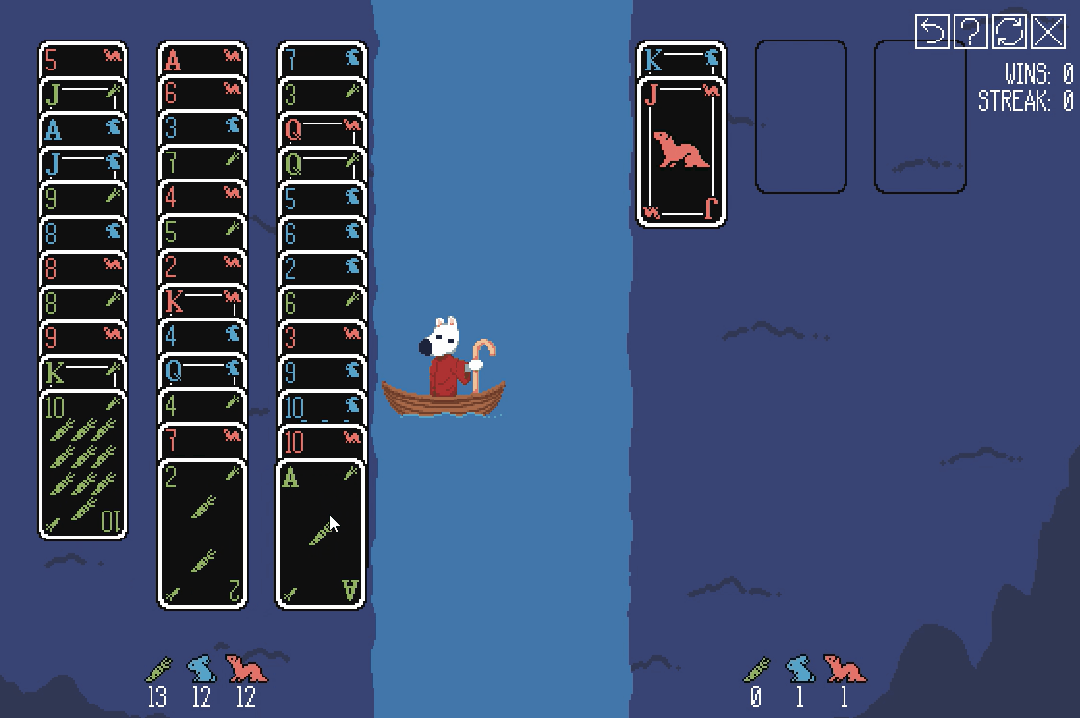Click the red 9 of otters card

click(83, 337)
